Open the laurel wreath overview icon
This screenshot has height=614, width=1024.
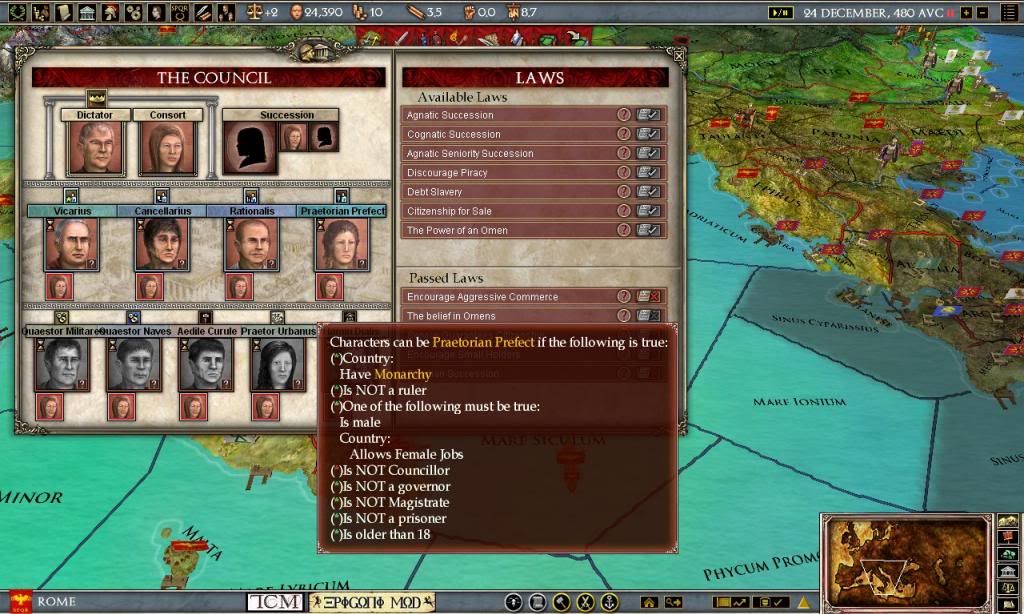(18, 12)
